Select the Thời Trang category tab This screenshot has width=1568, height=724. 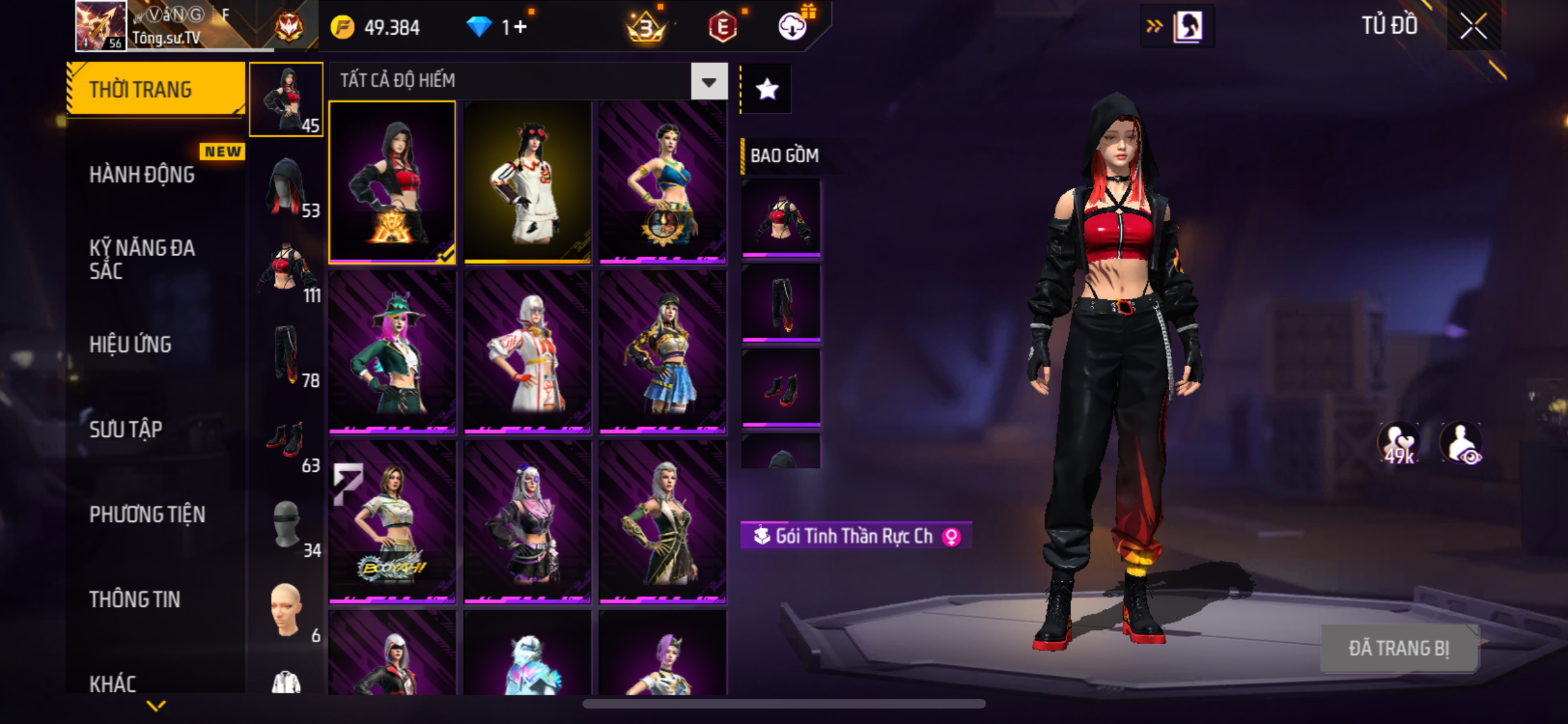coord(156,89)
